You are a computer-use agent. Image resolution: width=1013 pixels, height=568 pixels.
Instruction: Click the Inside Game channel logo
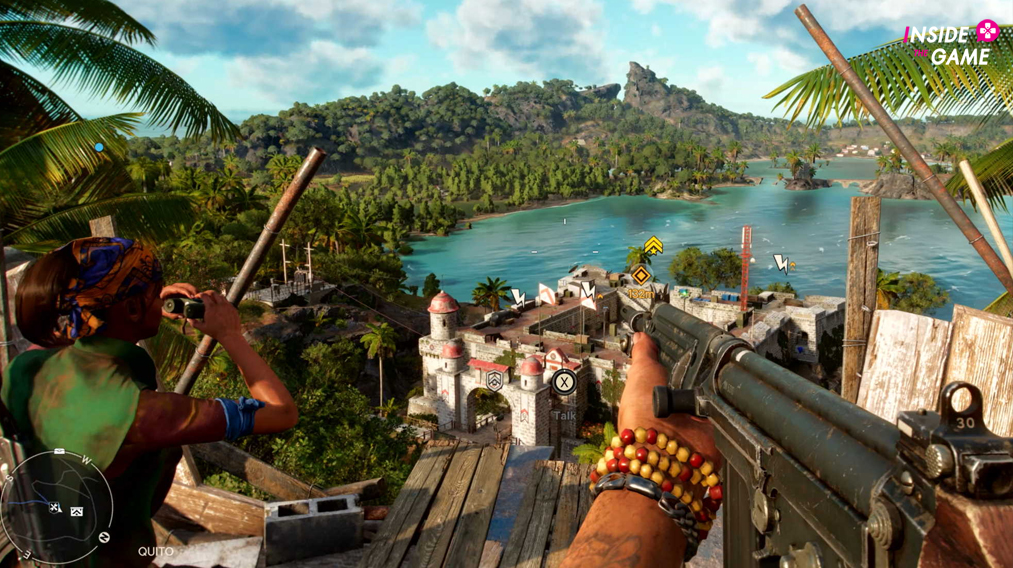click(952, 43)
